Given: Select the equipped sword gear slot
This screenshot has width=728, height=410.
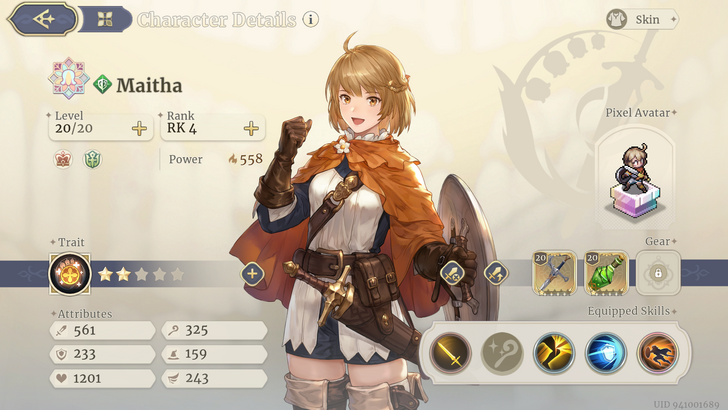Looking at the screenshot, I should click(x=553, y=272).
